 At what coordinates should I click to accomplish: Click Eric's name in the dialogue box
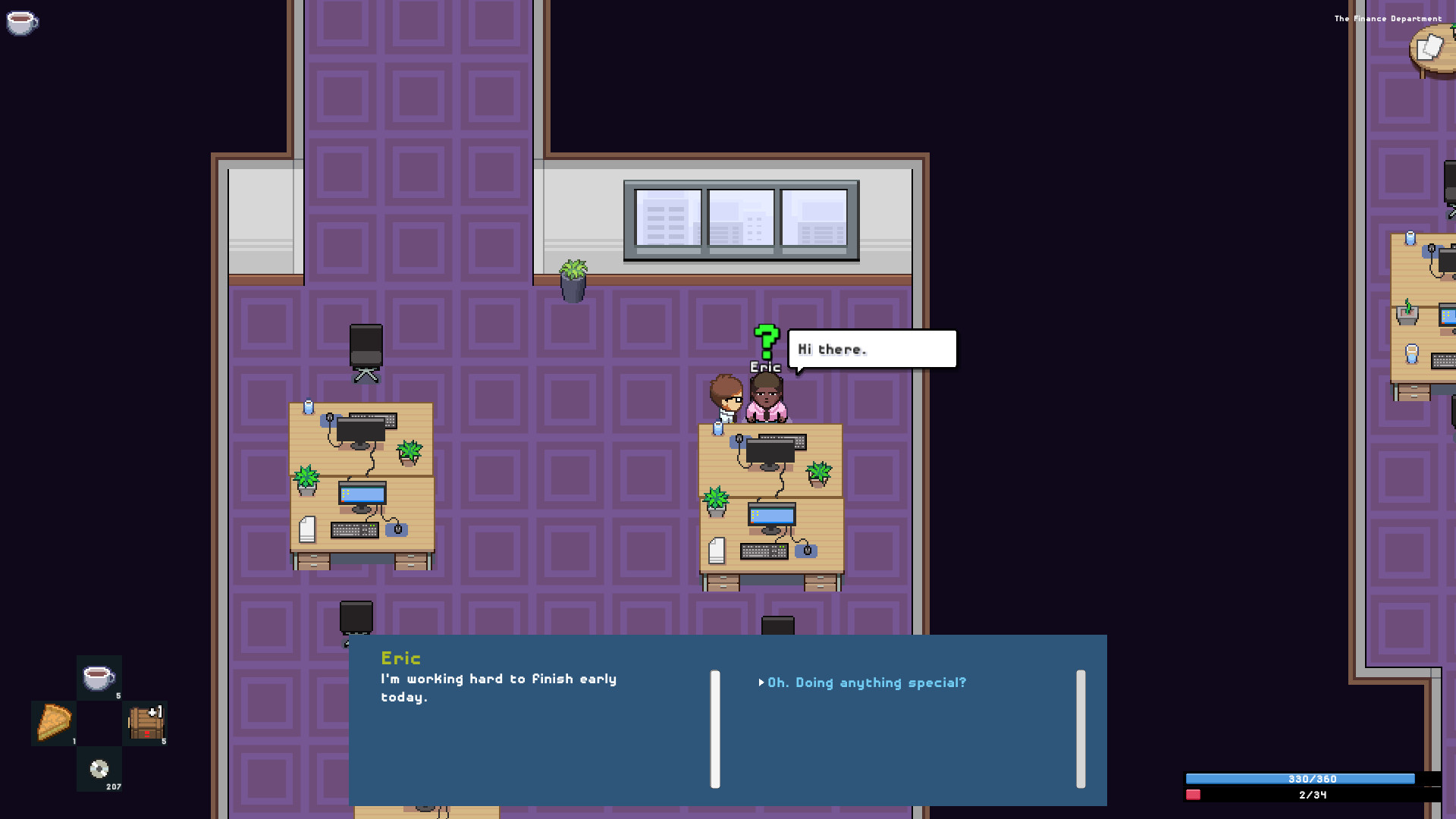tap(402, 657)
